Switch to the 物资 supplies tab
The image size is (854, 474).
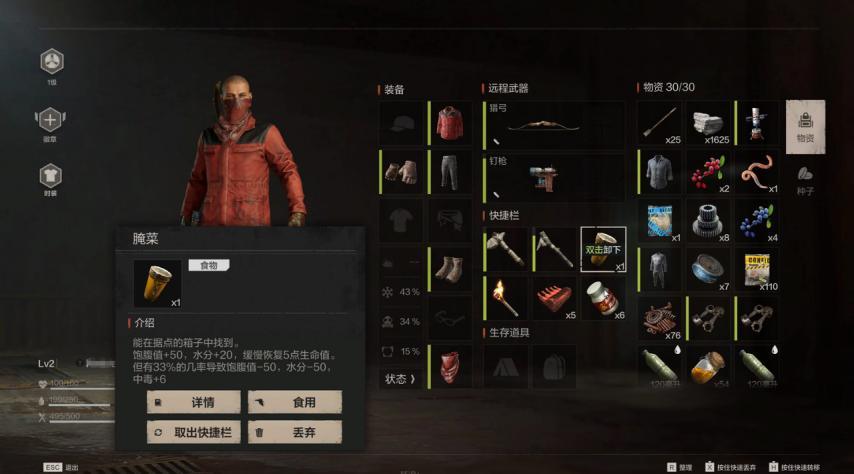(x=805, y=126)
